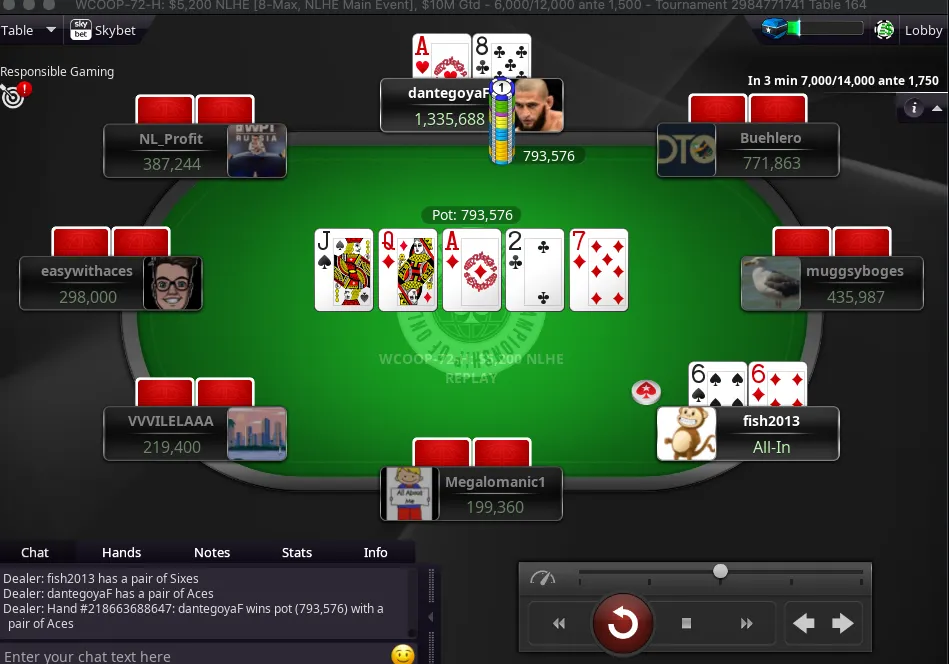Show the Stats tab
Screen dimensions: 949x664
tap(297, 552)
